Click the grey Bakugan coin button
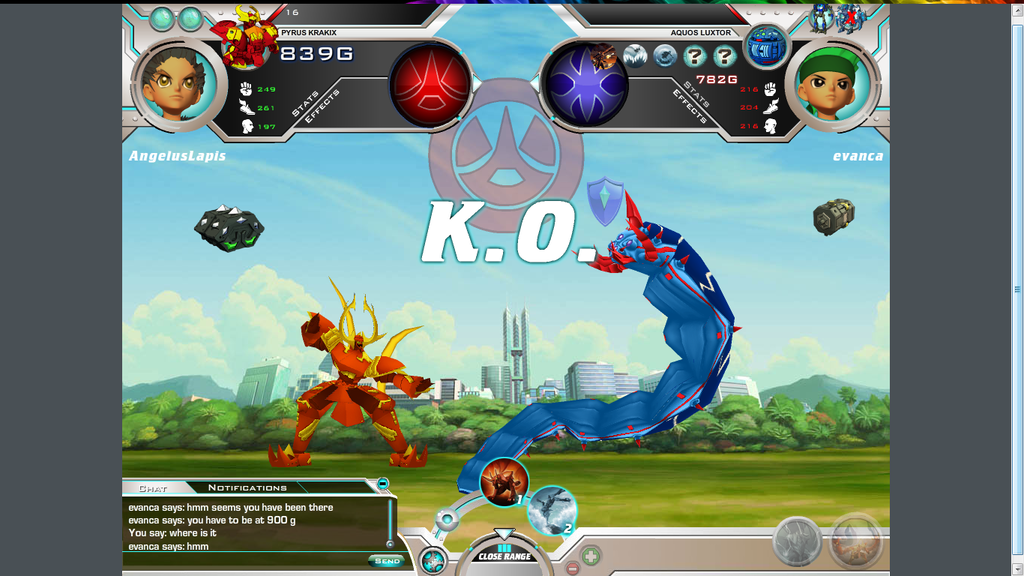Image resolution: width=1024 pixels, height=576 pixels. coord(797,542)
